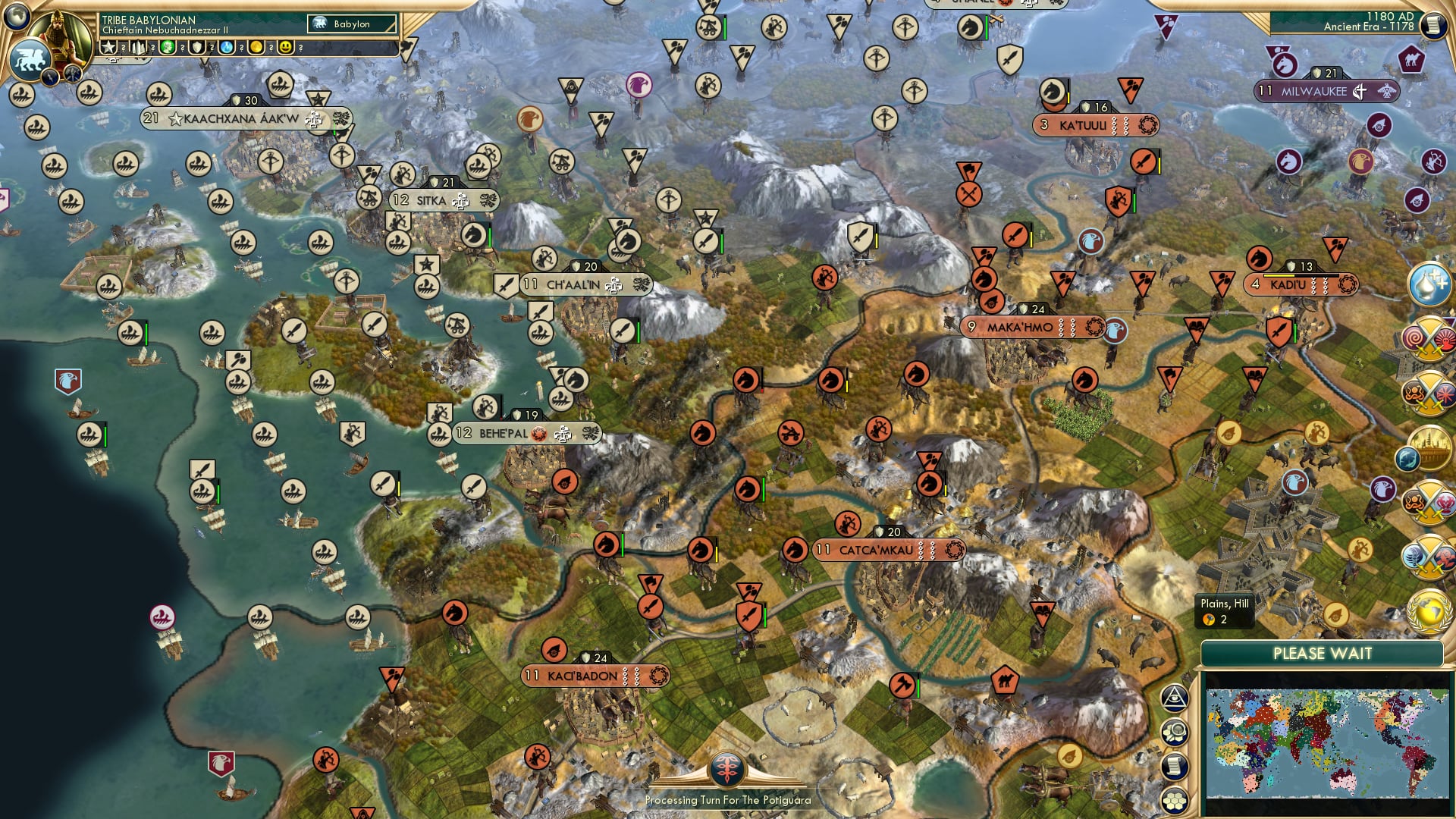Open the Espionage overview icon

point(1175,698)
